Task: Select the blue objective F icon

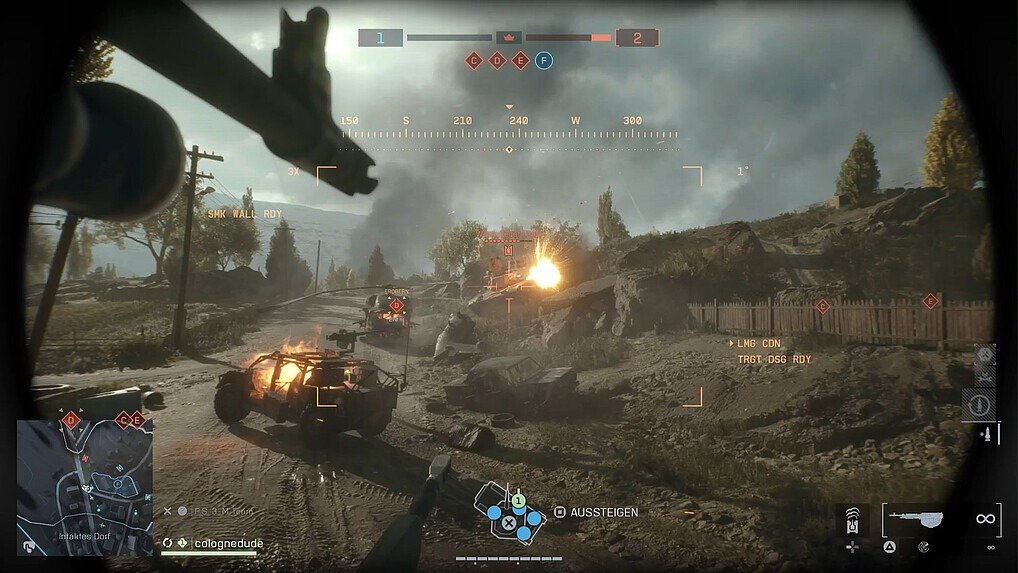Action: click(x=544, y=60)
